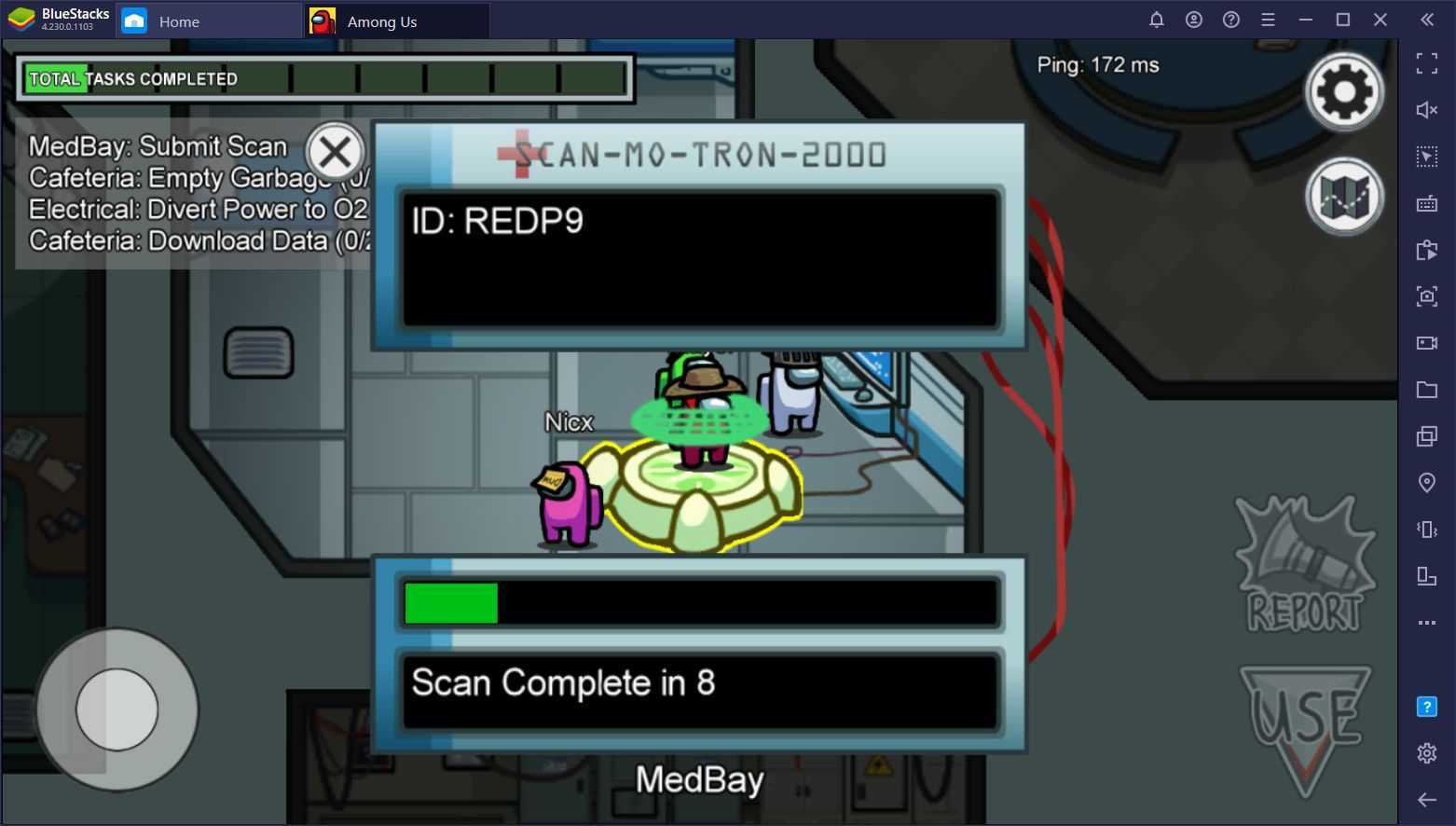This screenshot has height=826, width=1456.
Task: Open BlueStacks notifications bell
Action: tap(1156, 20)
